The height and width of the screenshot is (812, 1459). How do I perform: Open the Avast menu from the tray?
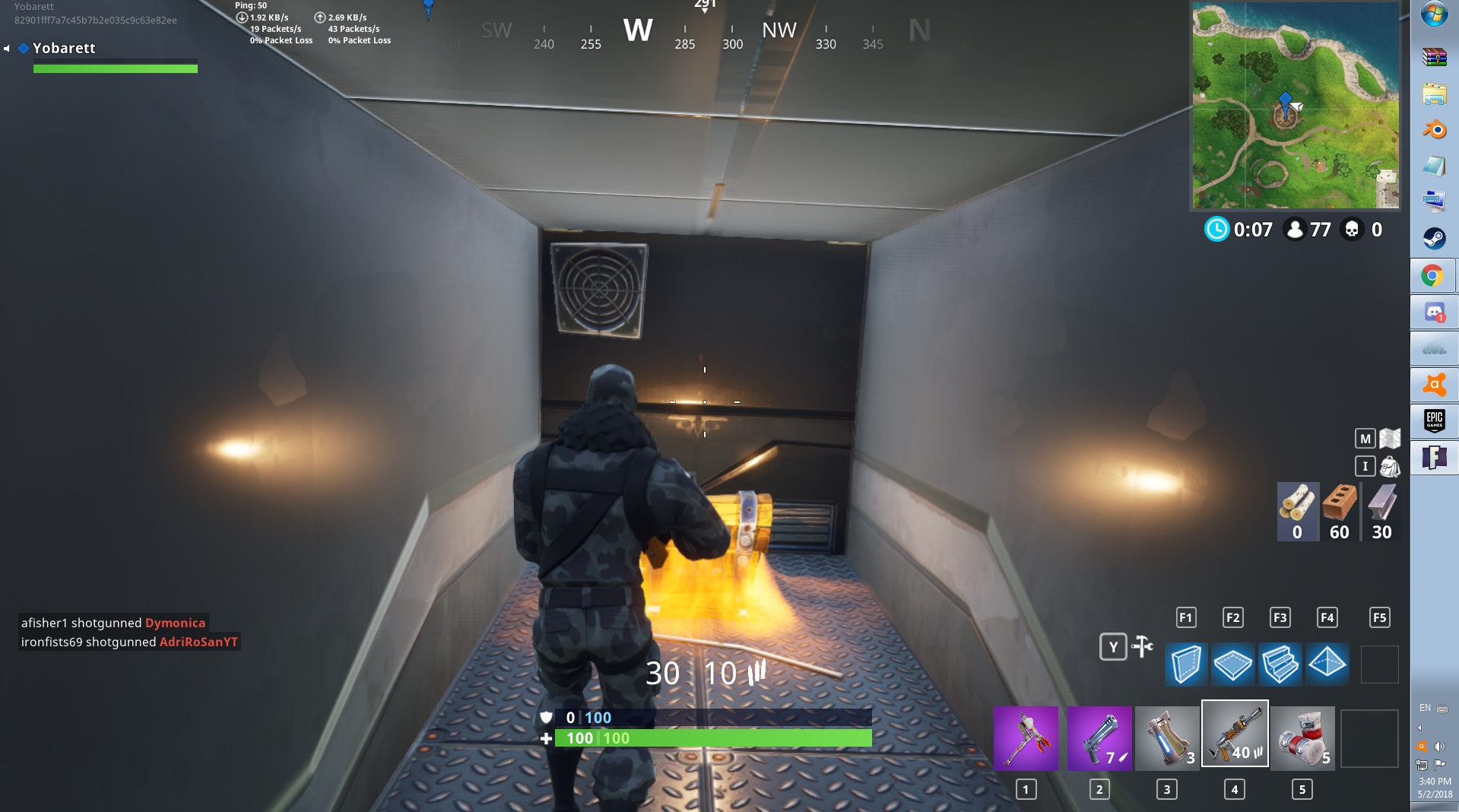click(1422, 746)
